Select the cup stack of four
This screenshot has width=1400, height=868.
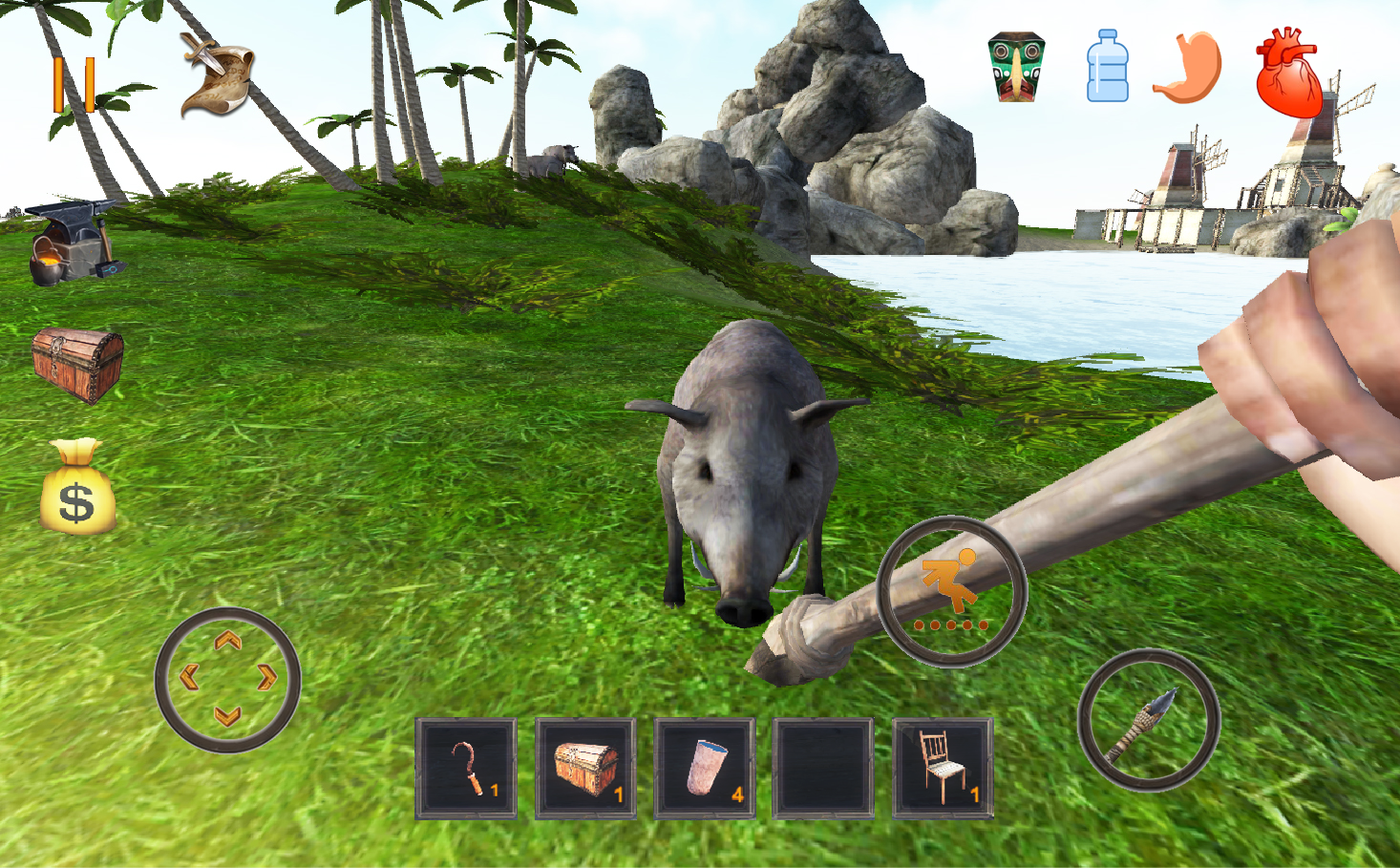[704, 766]
